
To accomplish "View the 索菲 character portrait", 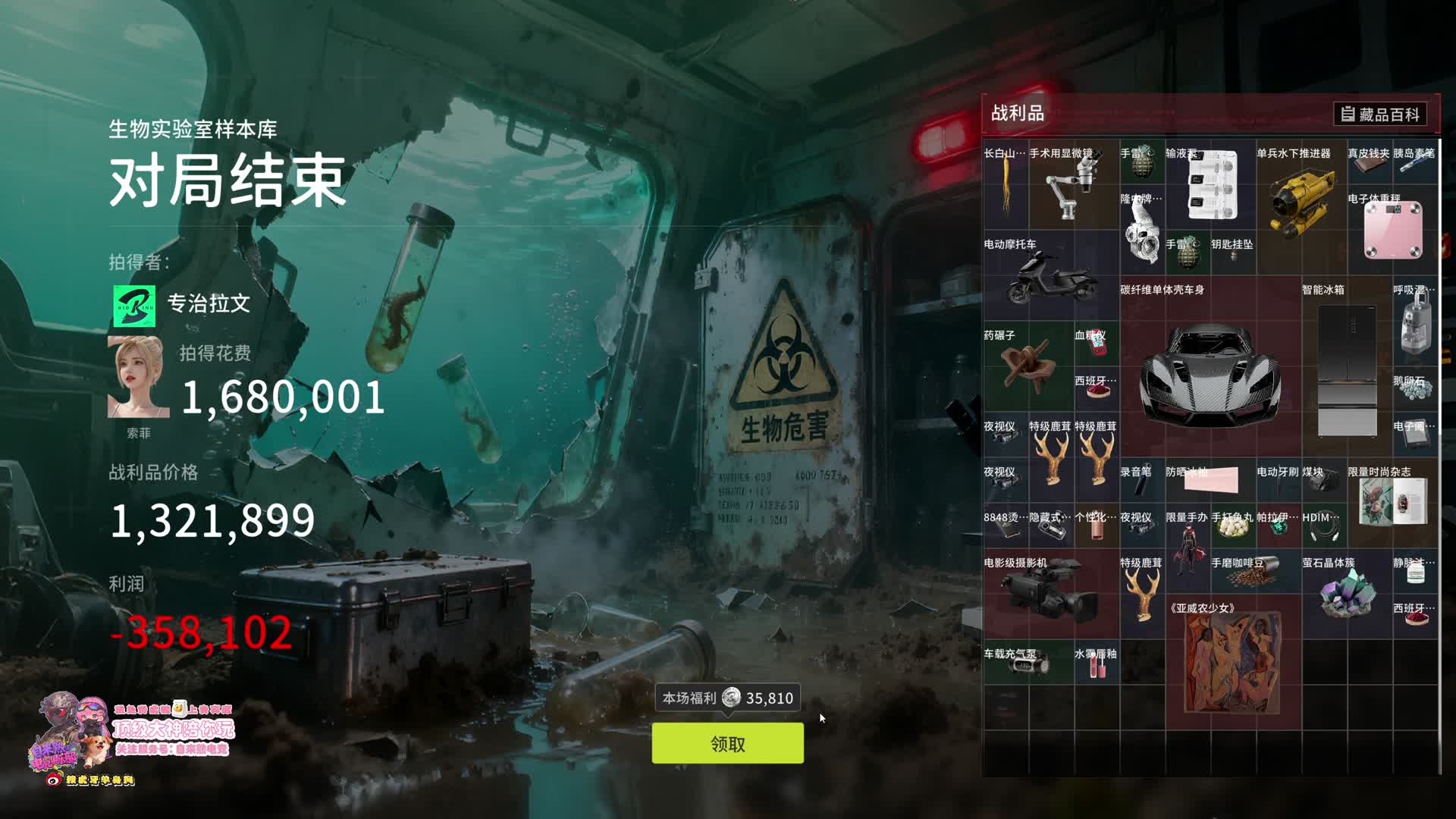I will click(x=138, y=377).
